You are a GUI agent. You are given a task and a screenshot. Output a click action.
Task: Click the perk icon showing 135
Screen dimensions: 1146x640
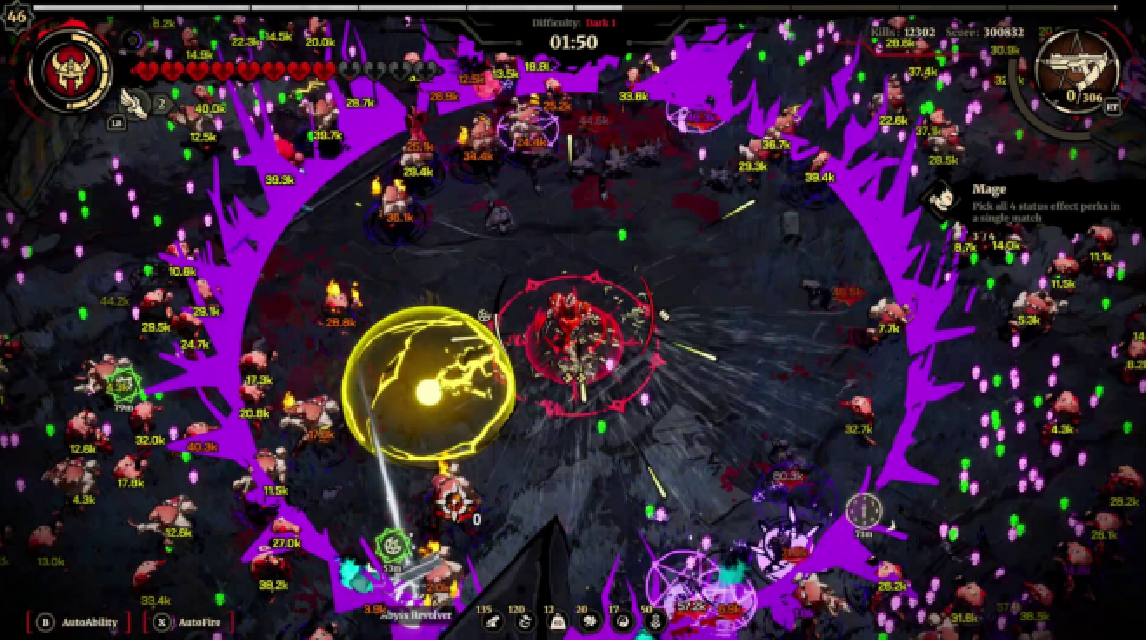coord(492,622)
